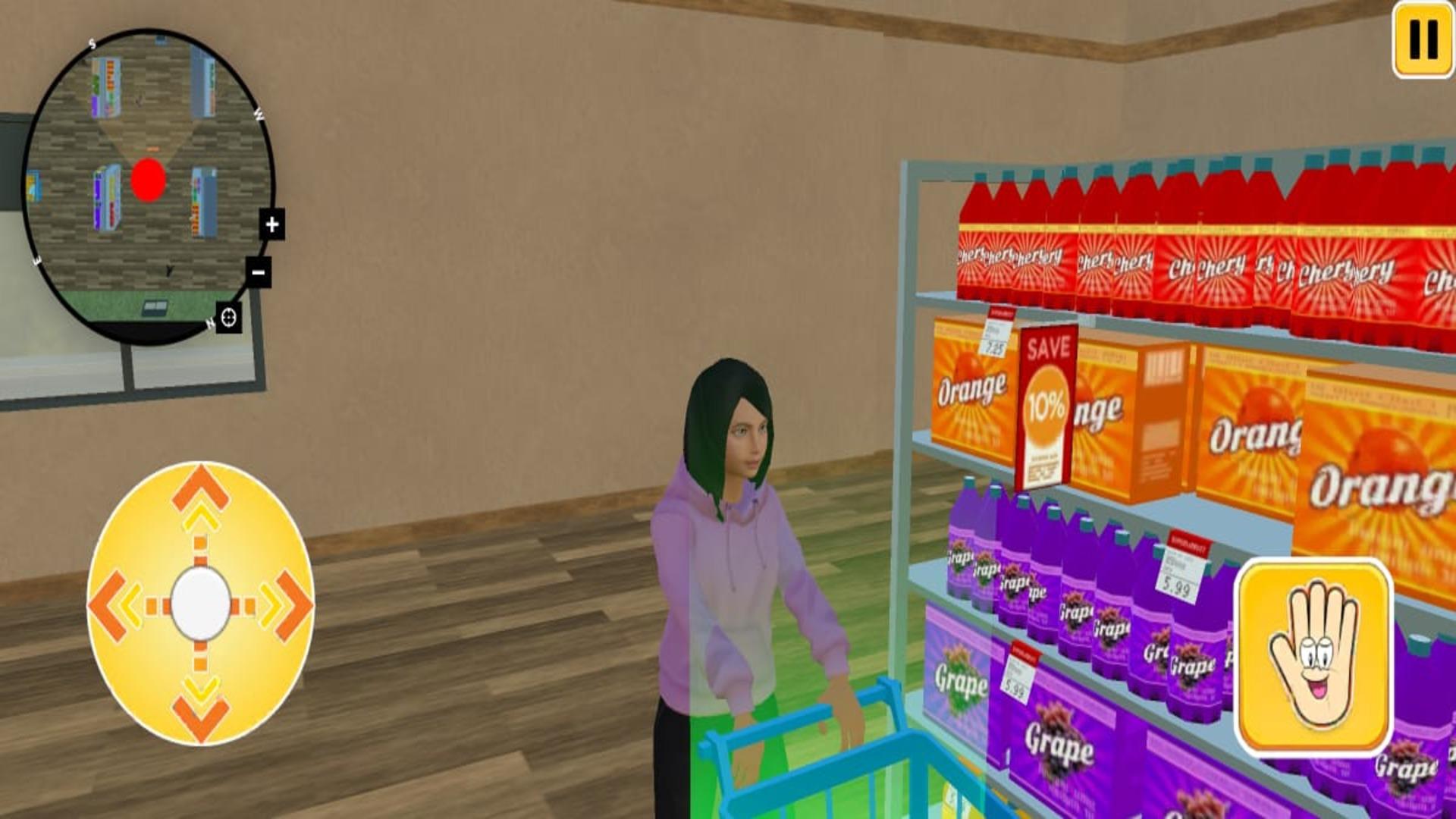Screen dimensions: 1456x819
Task: Tap the recenter crosshair icon under the minimap
Action: [x=229, y=319]
